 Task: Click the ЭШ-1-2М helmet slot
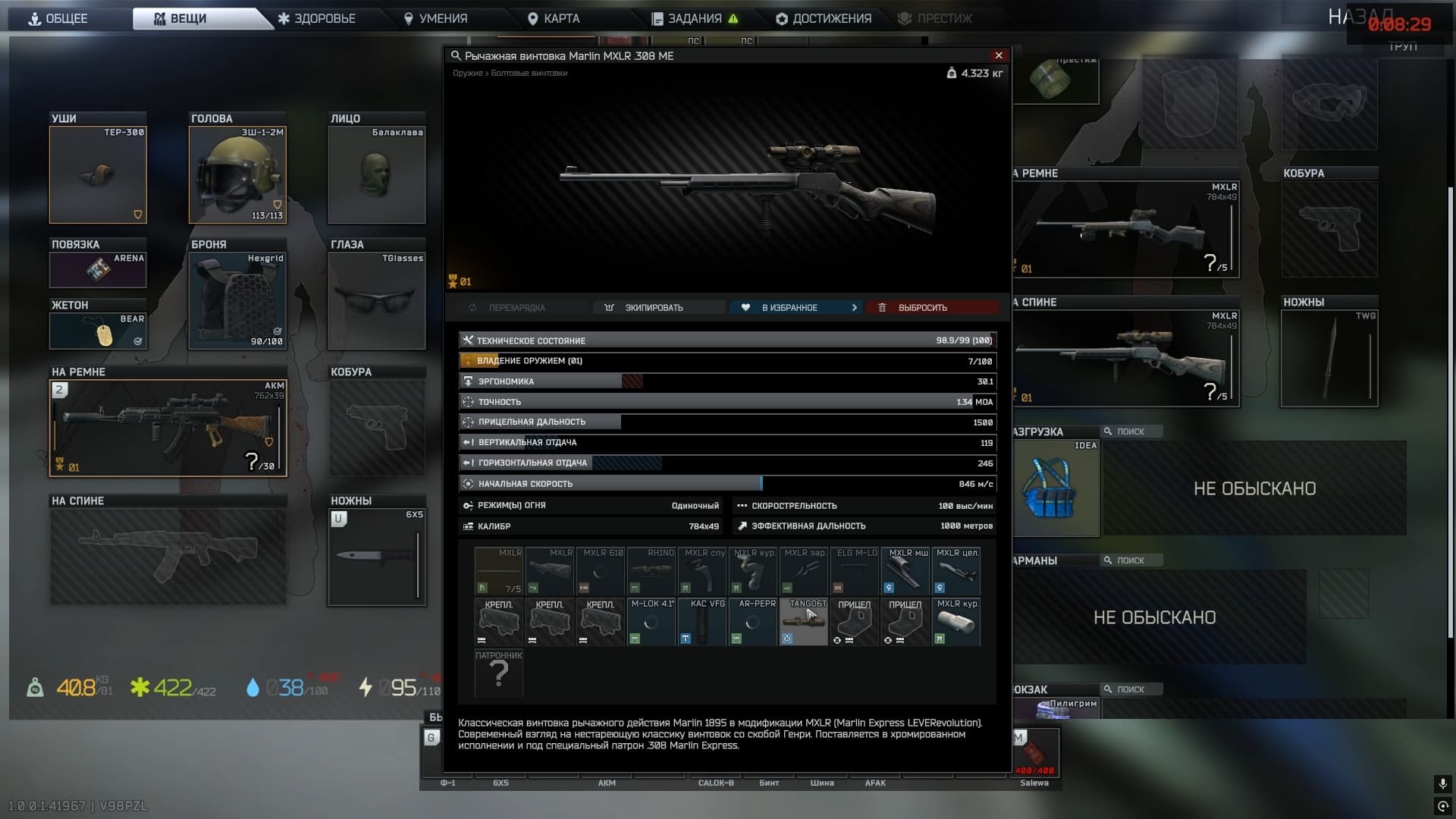pos(237,174)
